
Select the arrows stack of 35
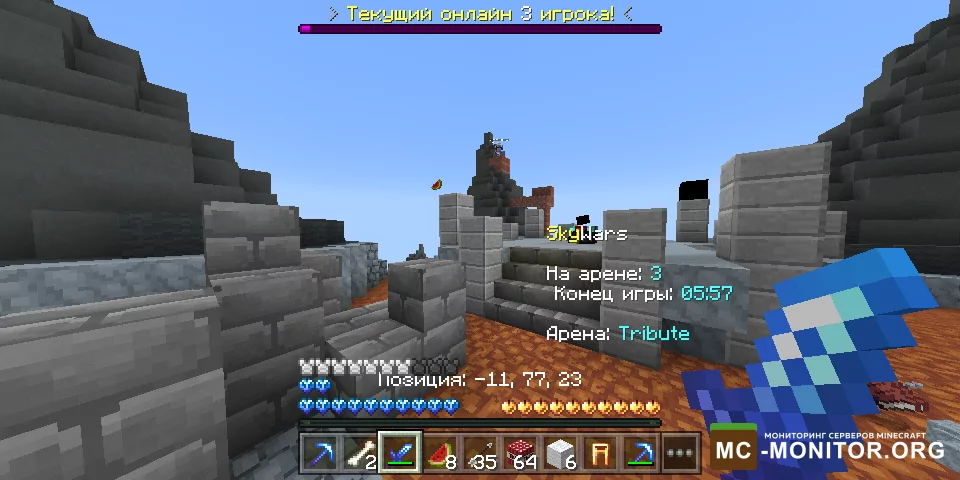coord(482,454)
